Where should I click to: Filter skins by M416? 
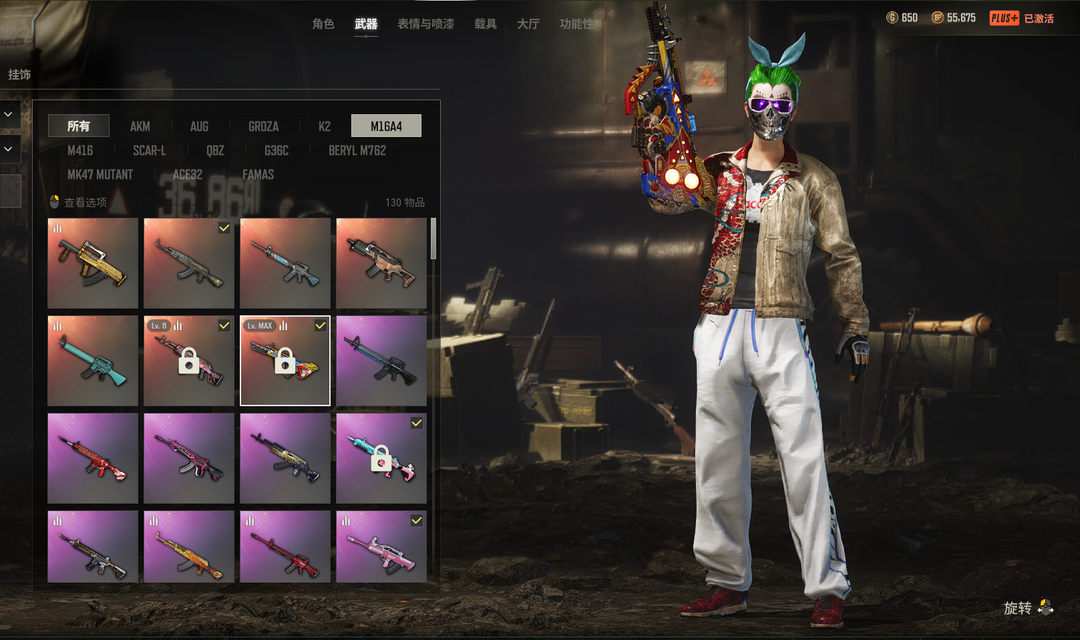pyautogui.click(x=80, y=150)
